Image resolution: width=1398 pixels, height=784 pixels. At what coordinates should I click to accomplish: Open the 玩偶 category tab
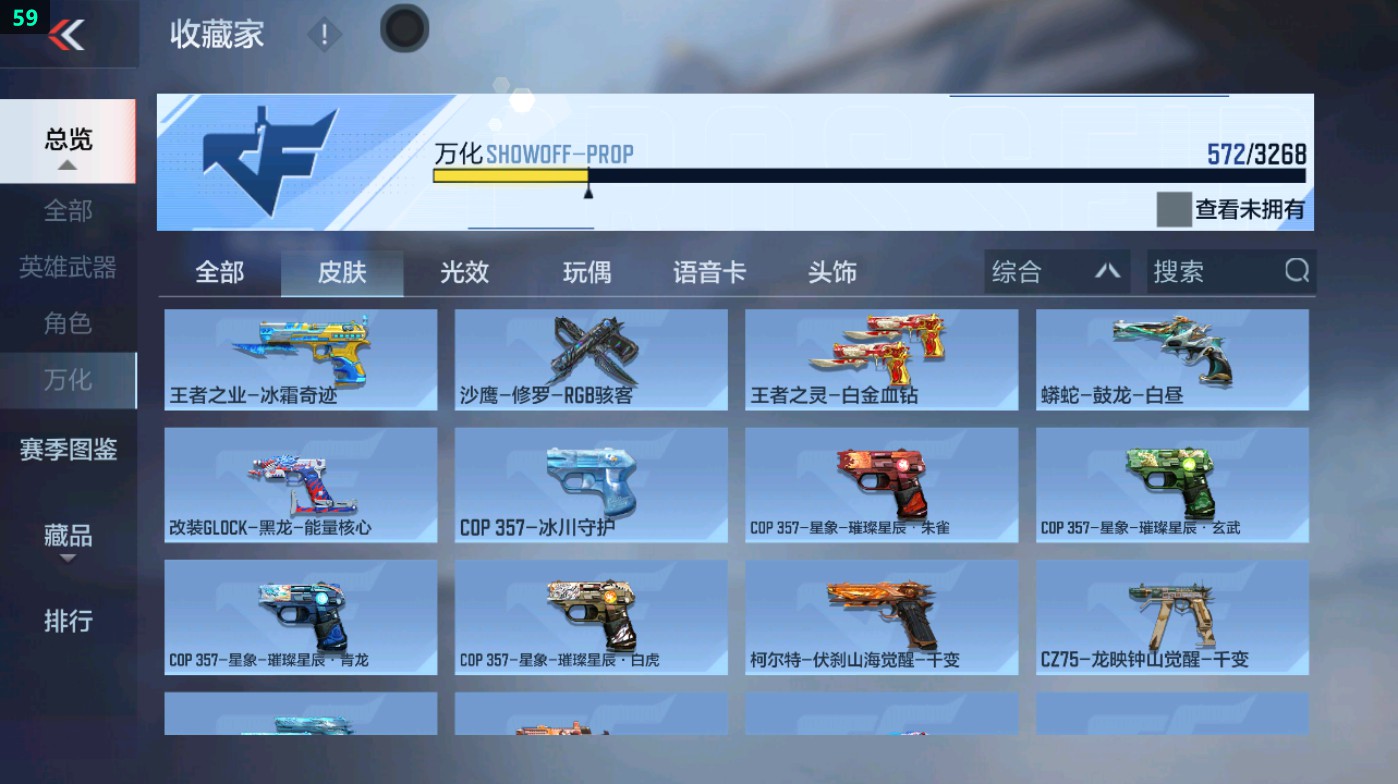pos(585,271)
